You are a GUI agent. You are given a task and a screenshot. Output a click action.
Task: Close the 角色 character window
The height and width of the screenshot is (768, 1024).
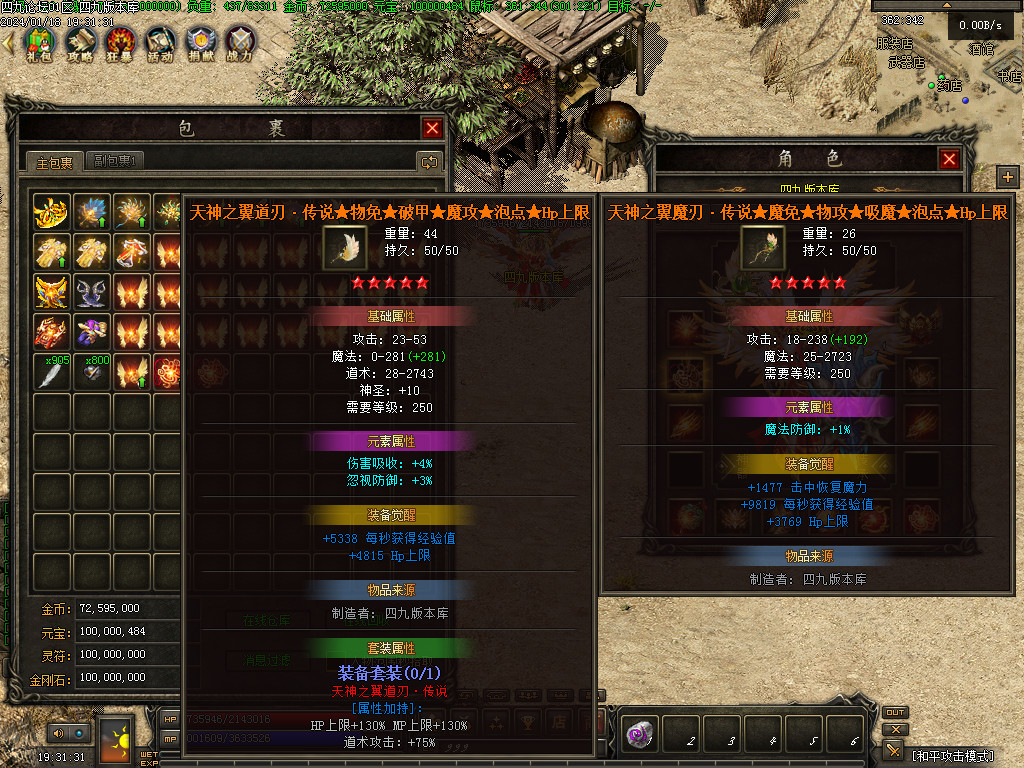point(949,159)
